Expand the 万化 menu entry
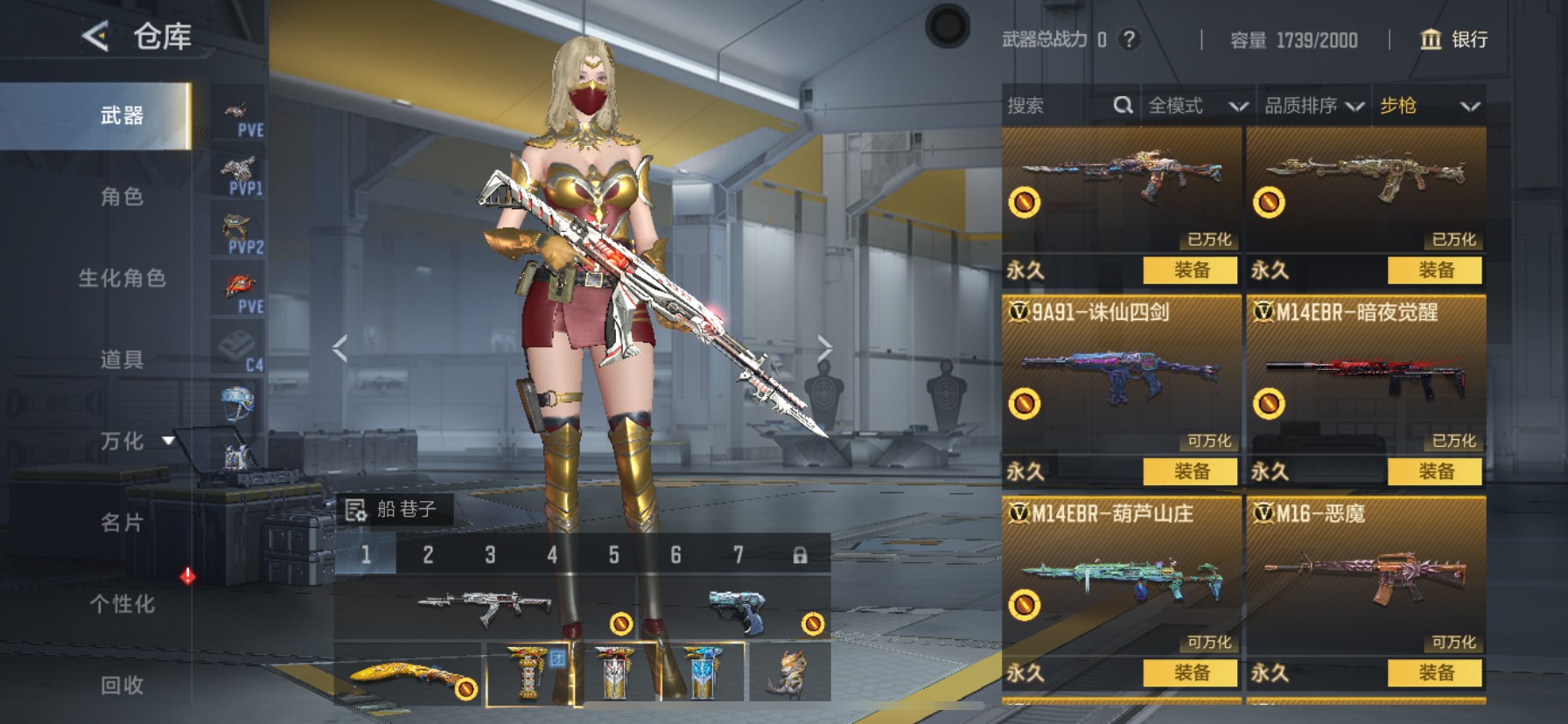 click(x=123, y=441)
